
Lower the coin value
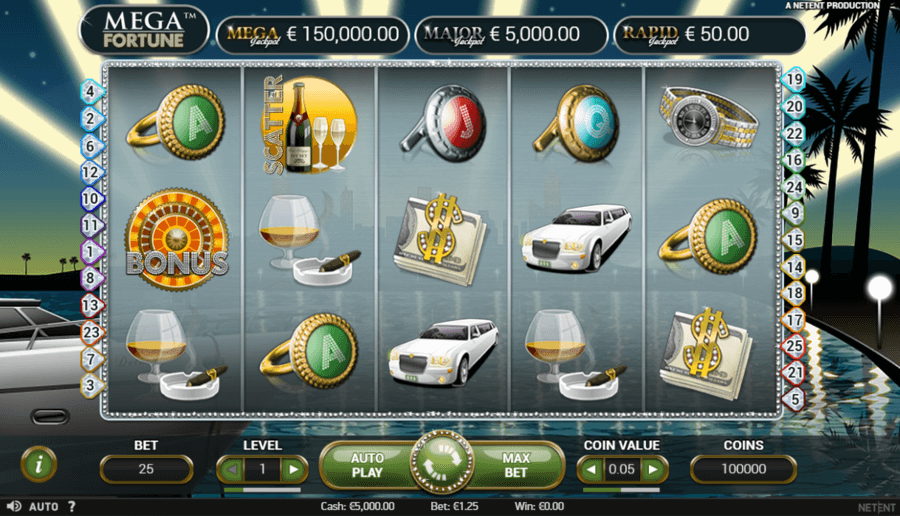(592, 469)
